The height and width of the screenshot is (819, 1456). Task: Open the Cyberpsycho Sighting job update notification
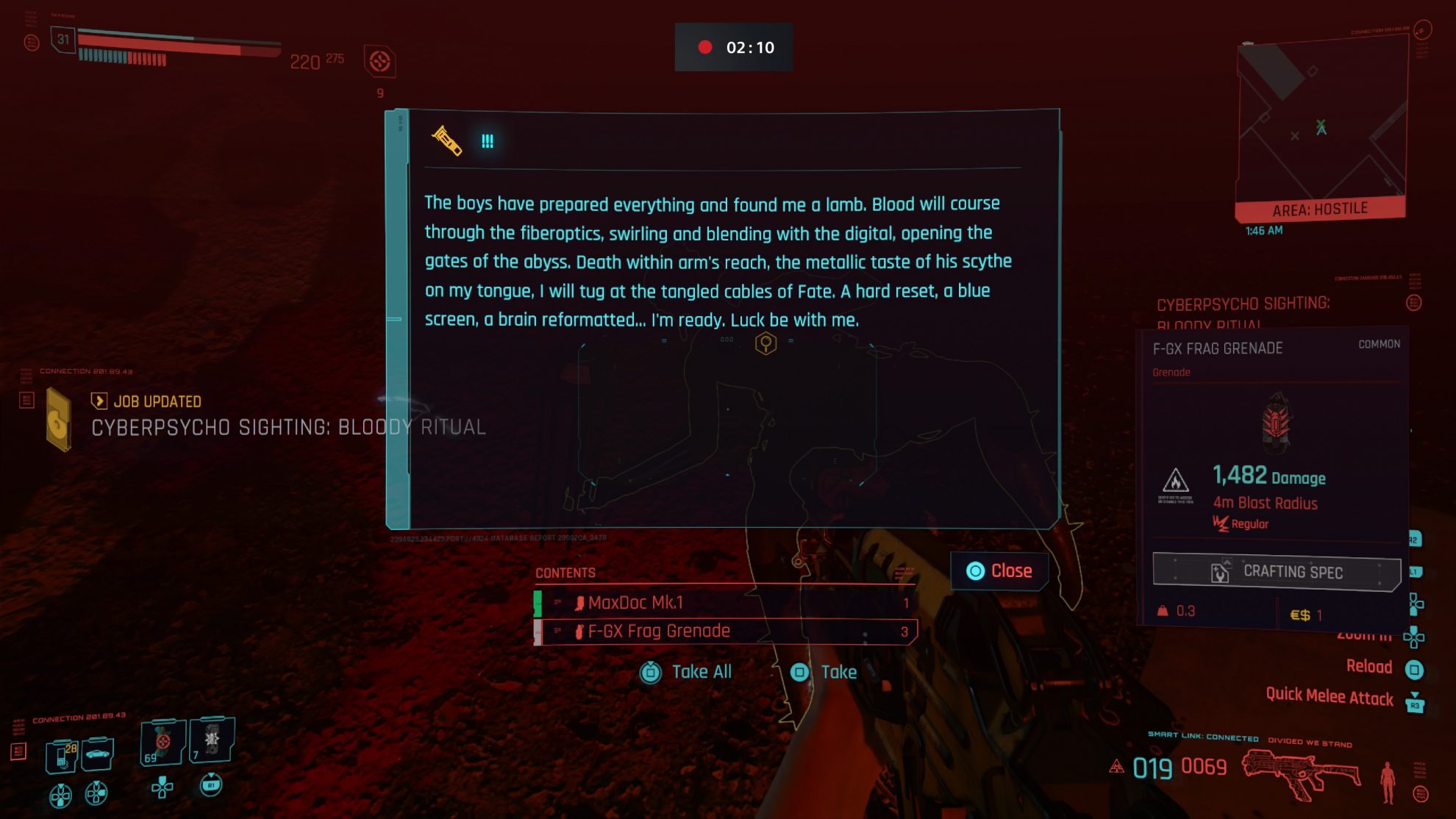point(287,416)
